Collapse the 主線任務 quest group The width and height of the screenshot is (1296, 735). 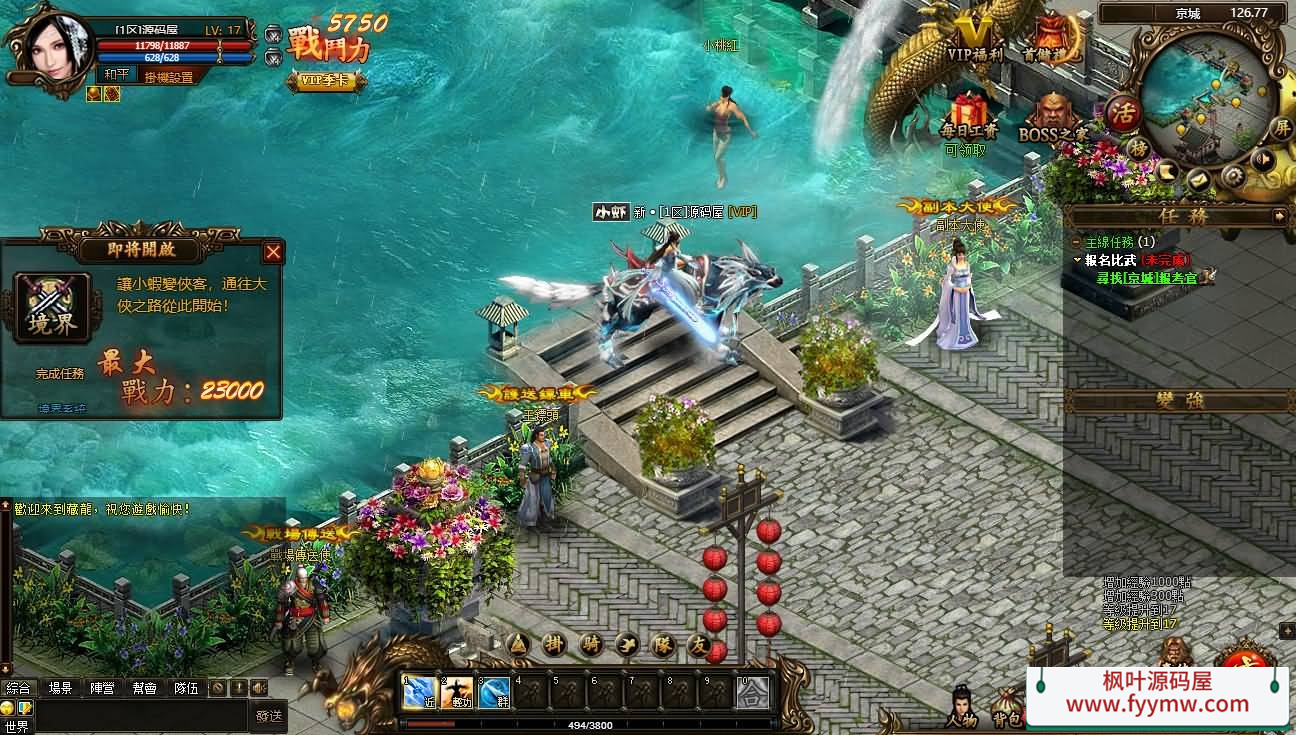pyautogui.click(x=1076, y=242)
